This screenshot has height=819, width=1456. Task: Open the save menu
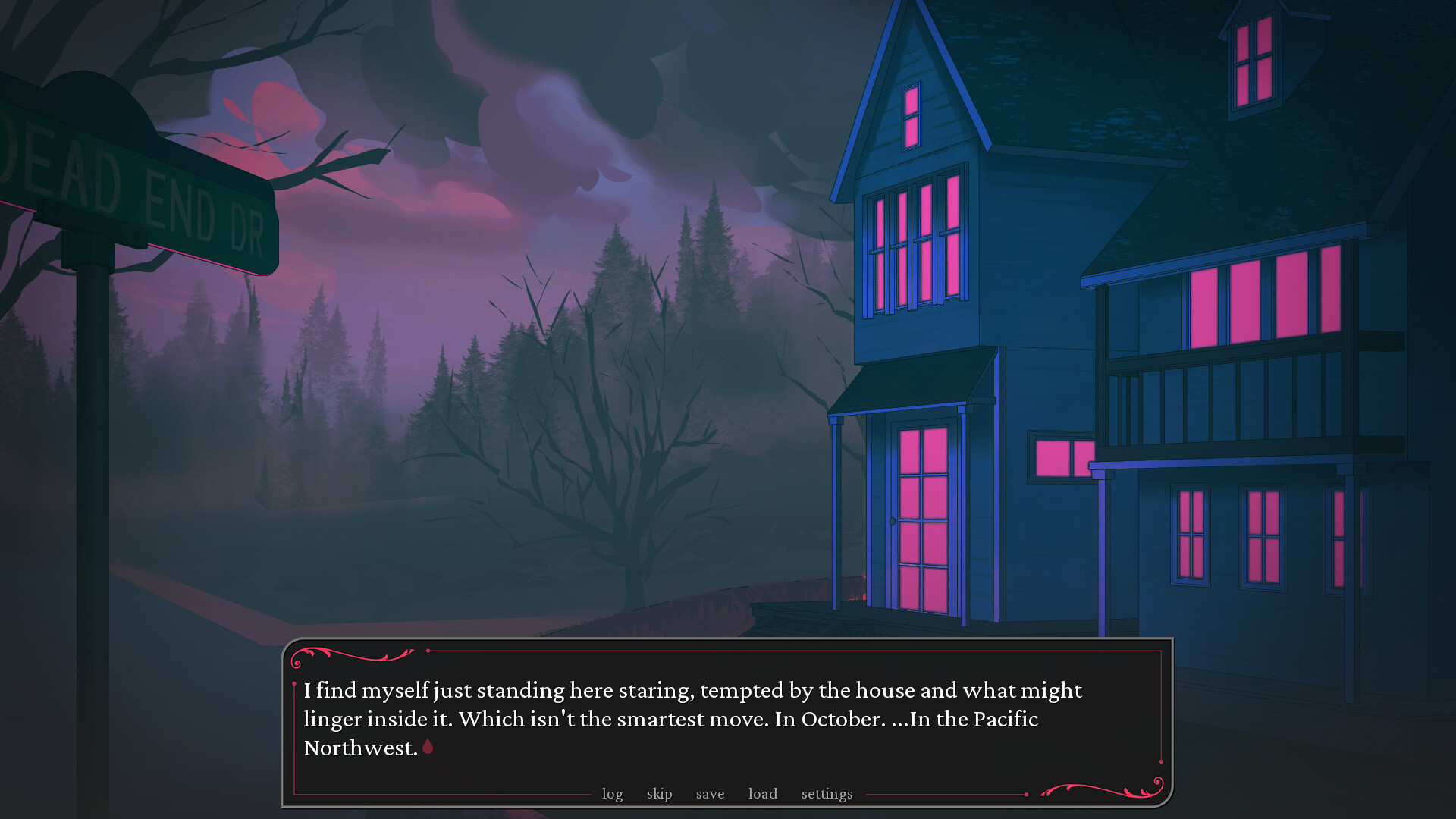click(710, 794)
